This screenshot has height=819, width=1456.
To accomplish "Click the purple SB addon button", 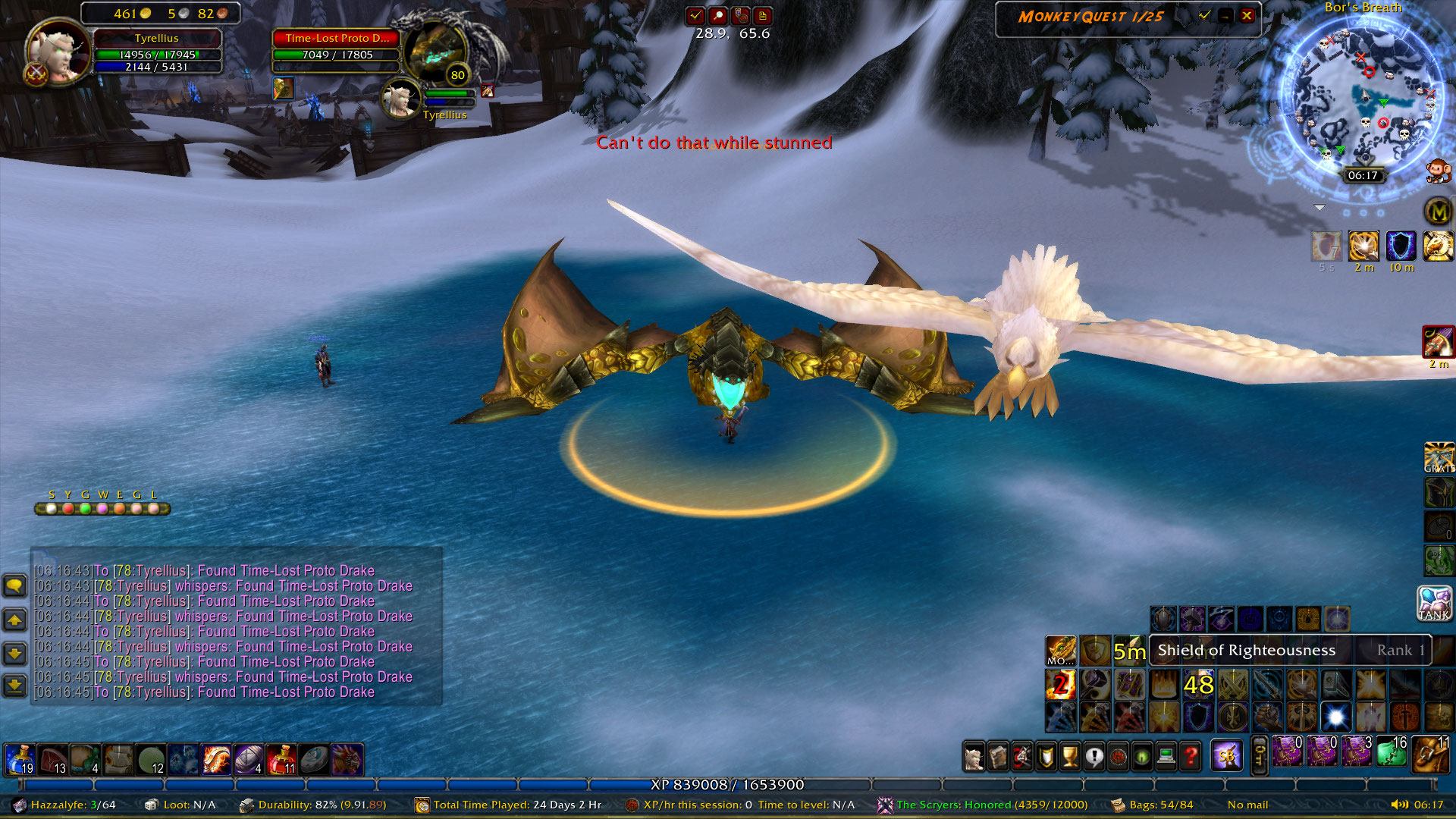I will click(x=1226, y=755).
